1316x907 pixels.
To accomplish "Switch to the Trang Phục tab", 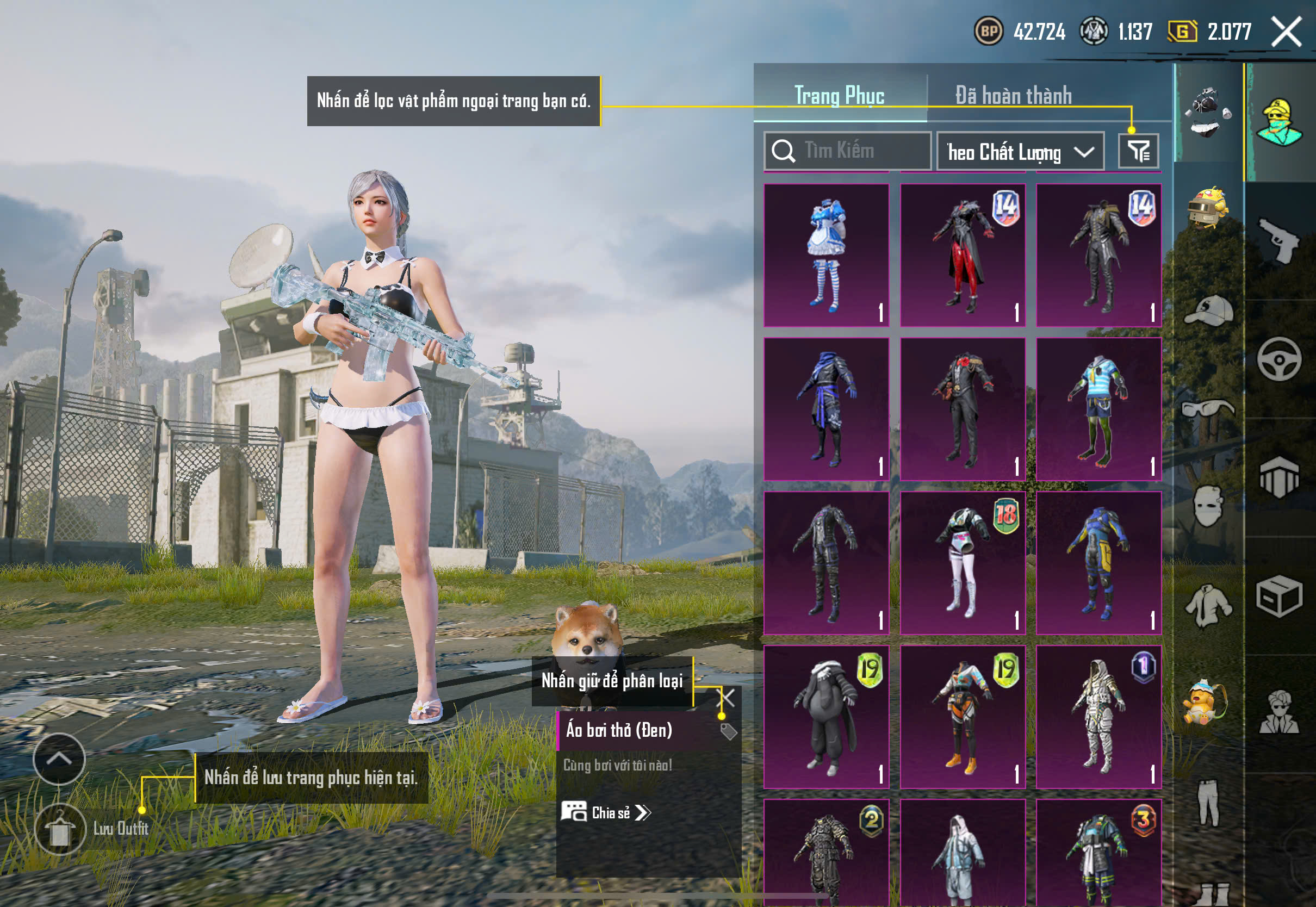I will 839,95.
